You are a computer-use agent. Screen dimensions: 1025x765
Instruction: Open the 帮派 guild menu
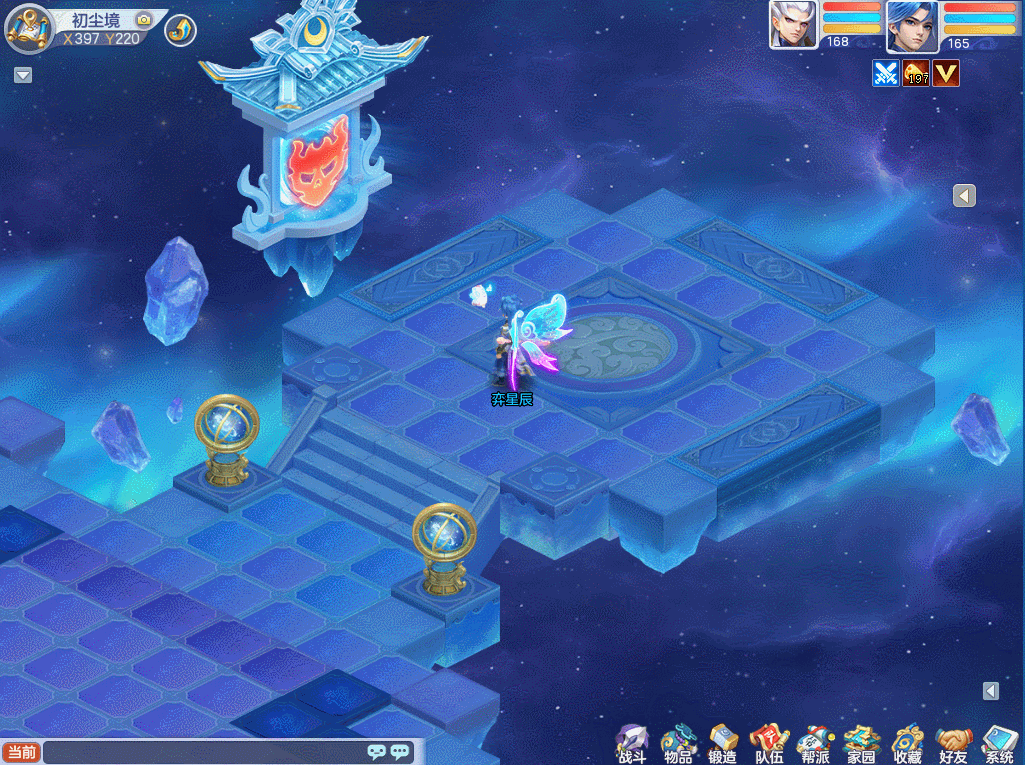pyautogui.click(x=814, y=744)
